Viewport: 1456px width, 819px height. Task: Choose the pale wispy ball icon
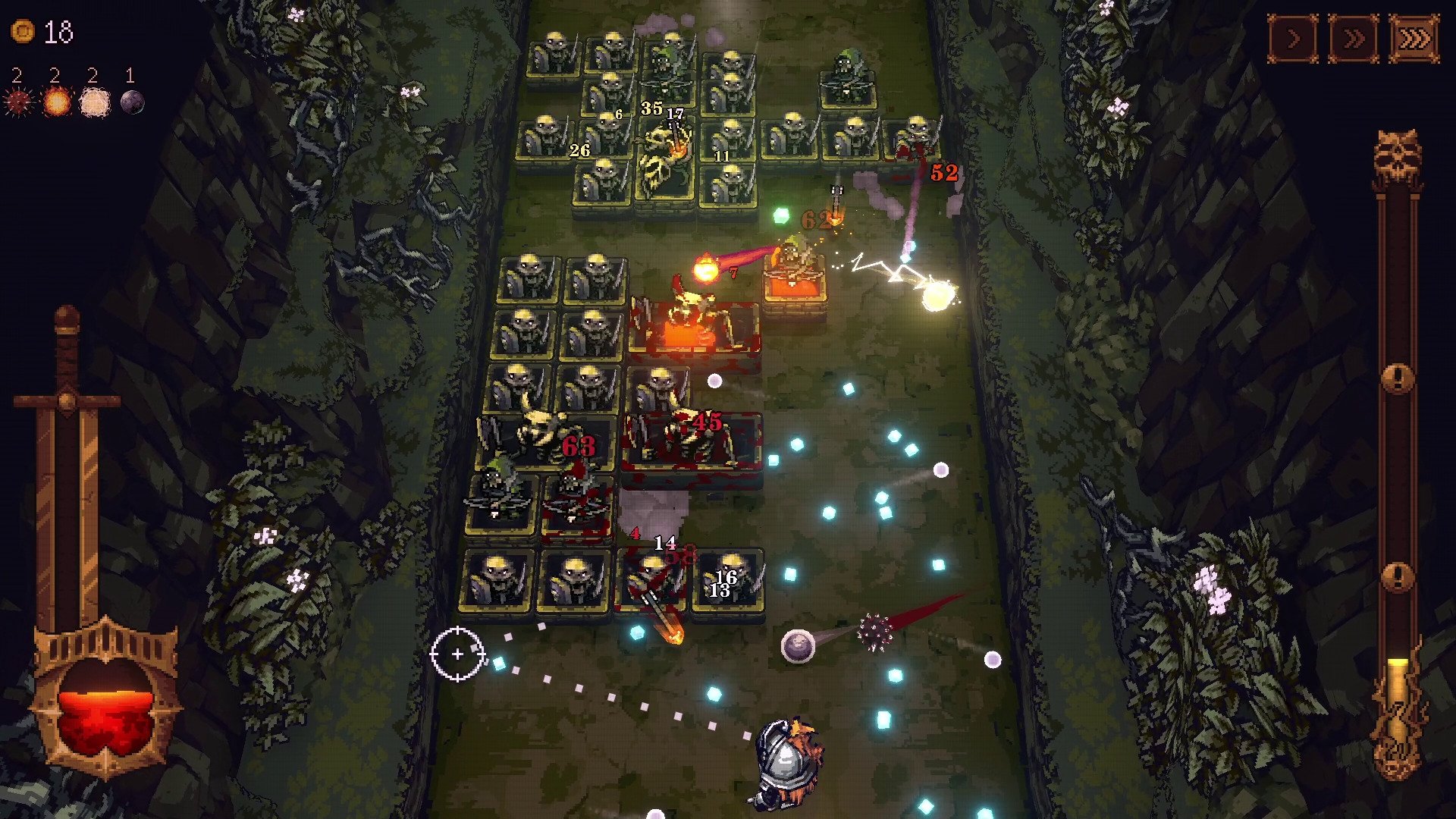pyautogui.click(x=94, y=102)
